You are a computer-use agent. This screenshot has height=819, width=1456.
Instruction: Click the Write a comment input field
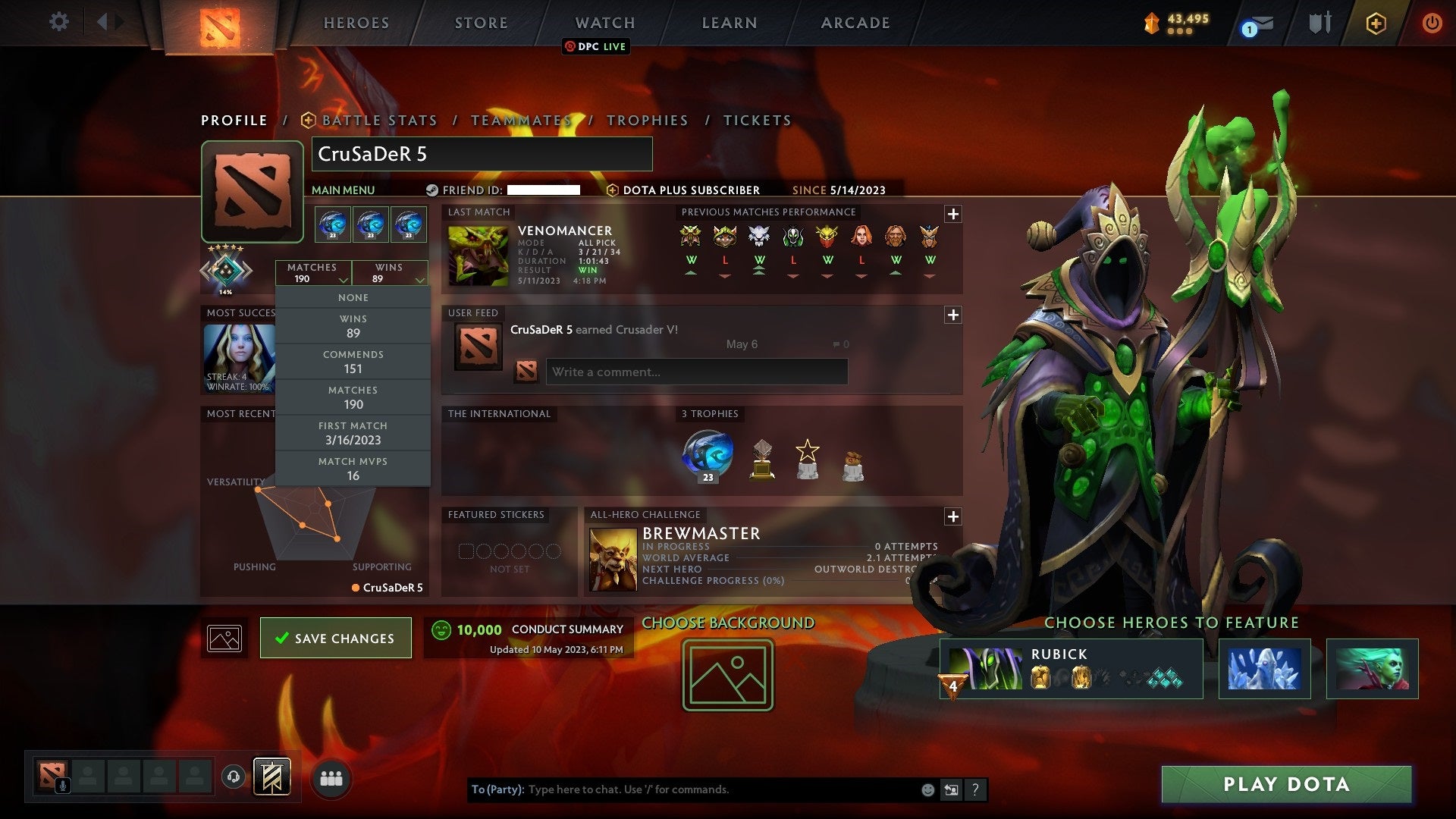pyautogui.click(x=697, y=372)
